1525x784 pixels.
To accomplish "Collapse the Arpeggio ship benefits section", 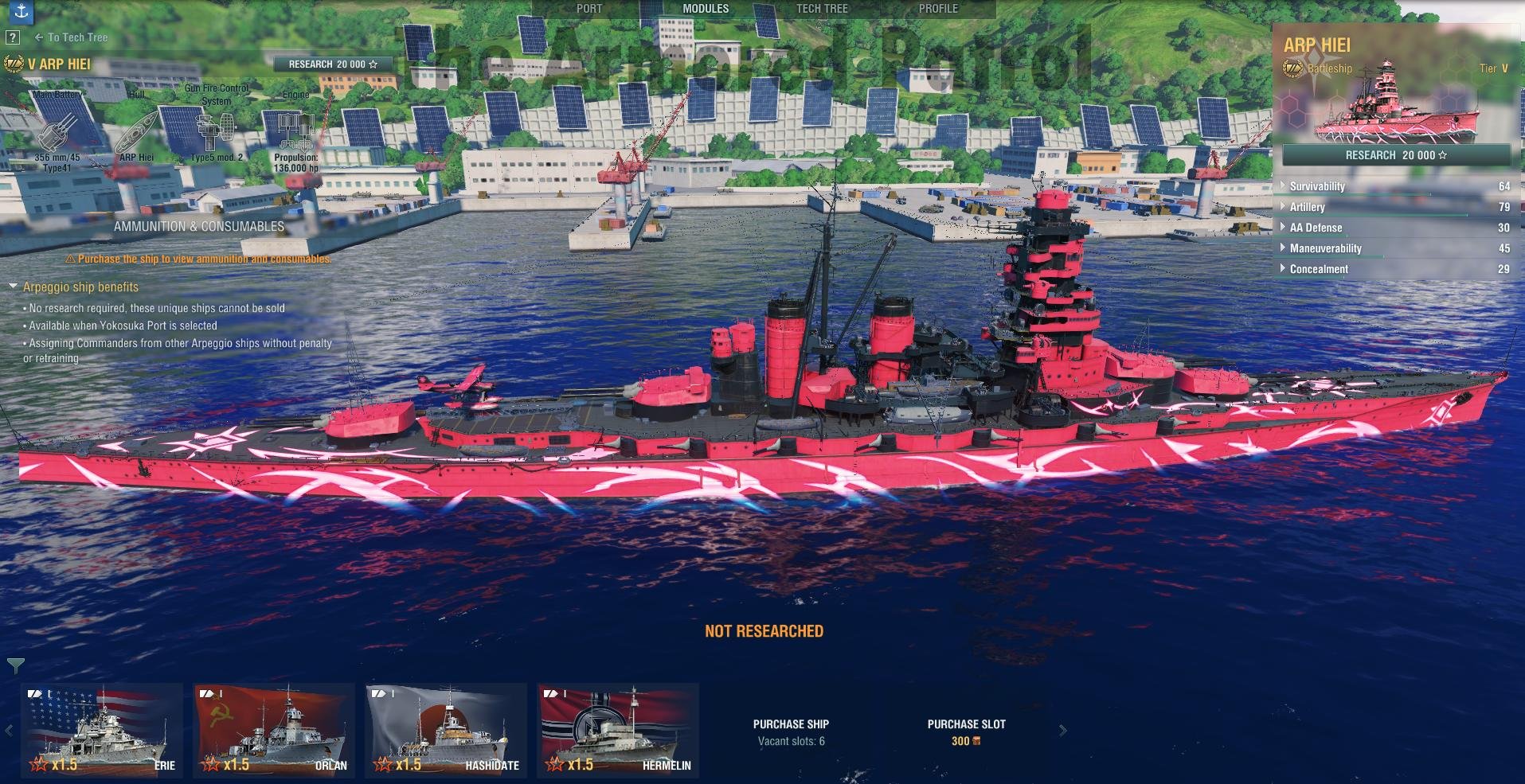I will click(x=14, y=287).
